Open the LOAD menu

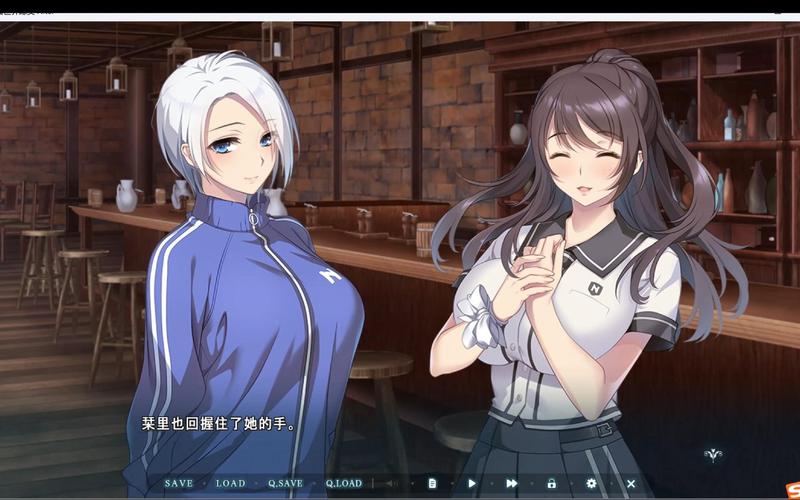click(x=230, y=483)
